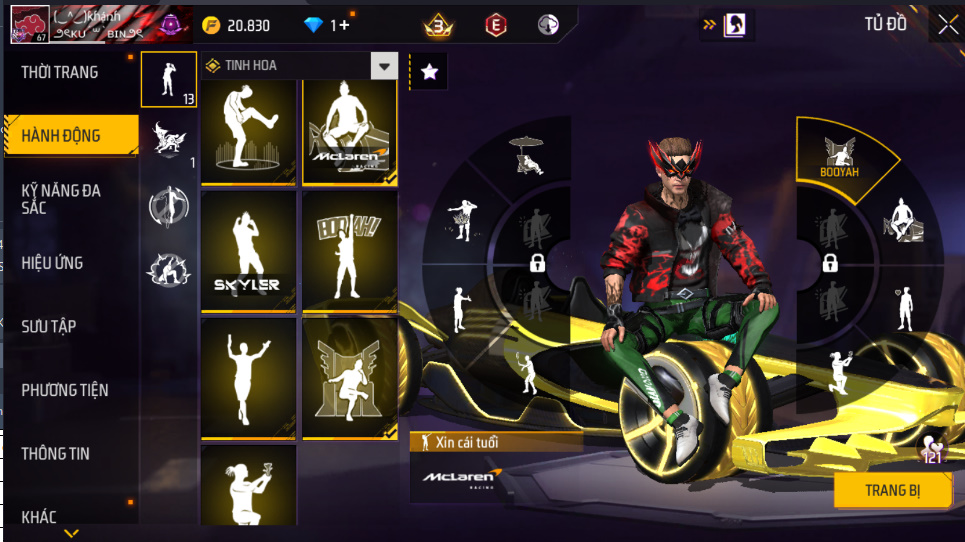Select the beach lounger emote wheel slot
The image size is (965, 542).
click(x=526, y=156)
